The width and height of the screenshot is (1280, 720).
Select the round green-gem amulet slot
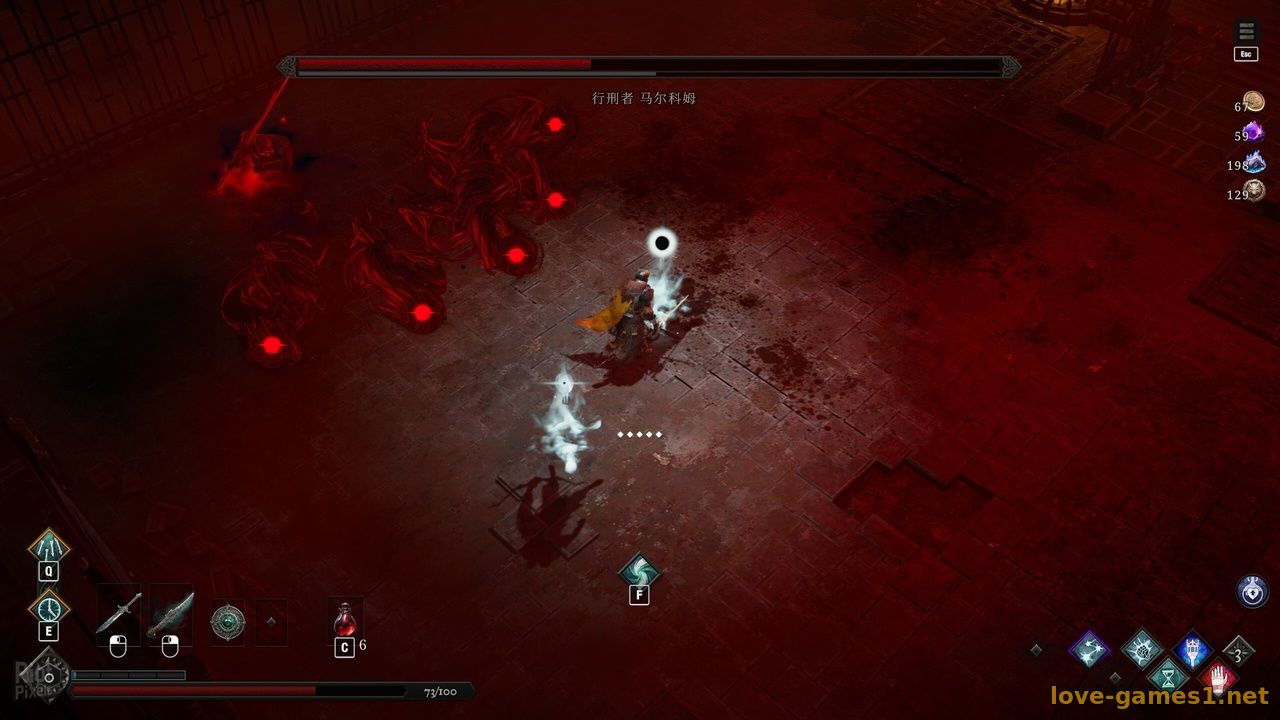pyautogui.click(x=228, y=622)
